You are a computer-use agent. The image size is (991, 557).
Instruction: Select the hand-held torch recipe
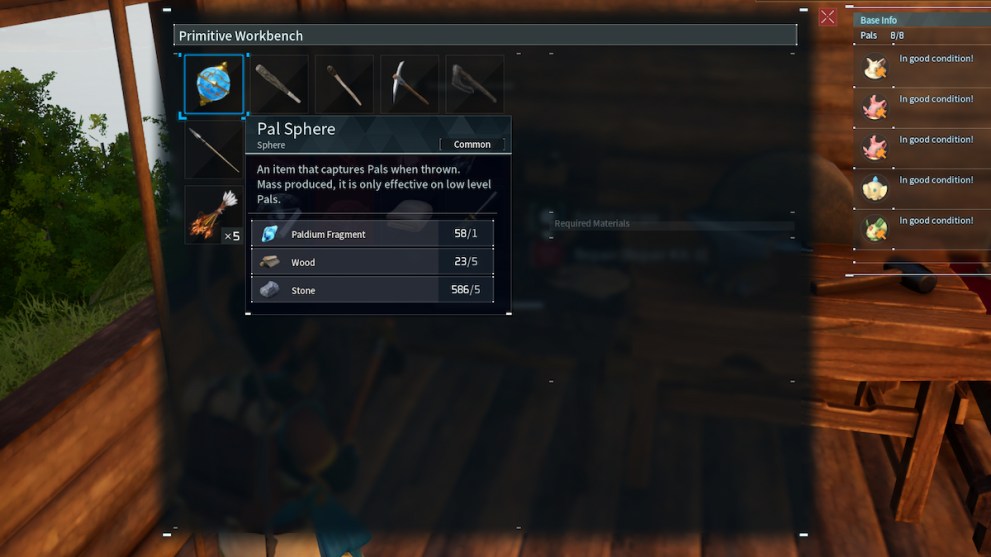[x=344, y=85]
